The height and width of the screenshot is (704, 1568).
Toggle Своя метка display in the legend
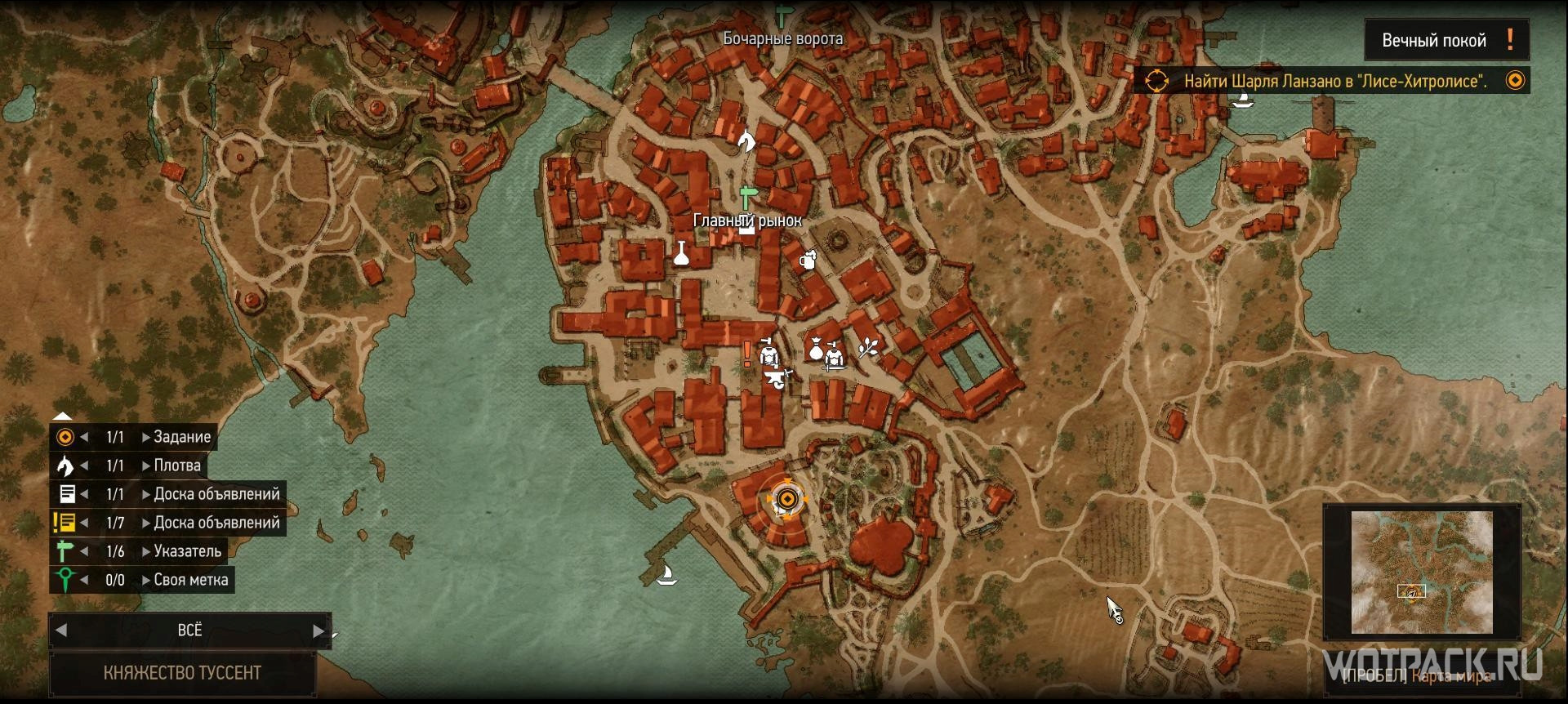click(x=67, y=580)
